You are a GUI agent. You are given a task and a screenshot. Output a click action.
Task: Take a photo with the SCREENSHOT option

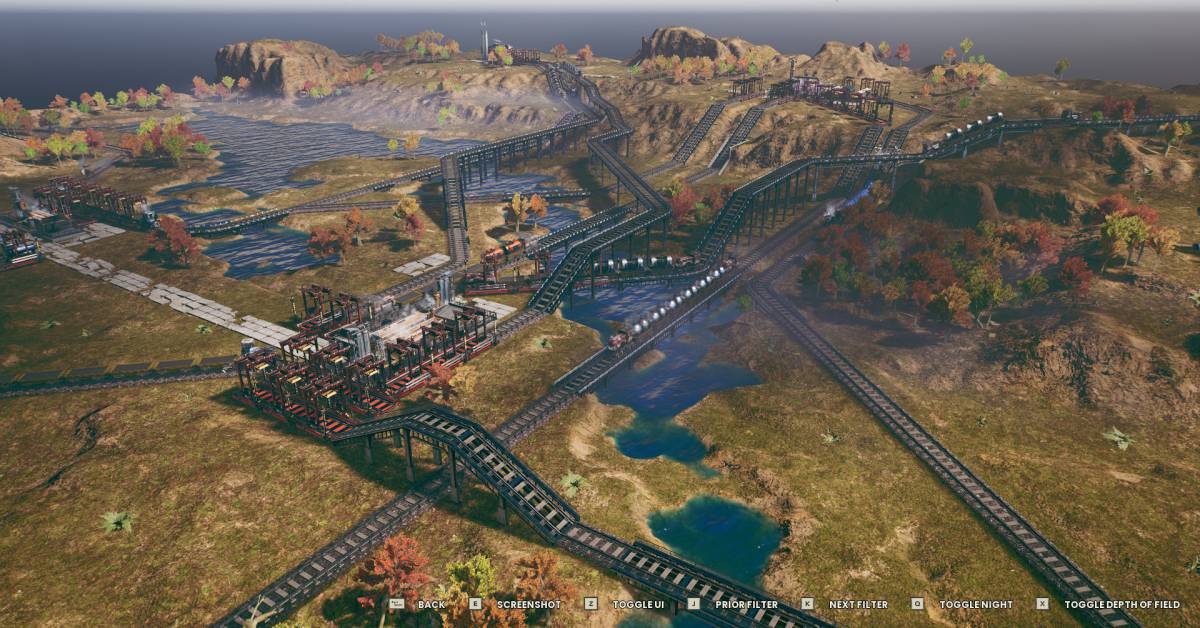[528, 604]
